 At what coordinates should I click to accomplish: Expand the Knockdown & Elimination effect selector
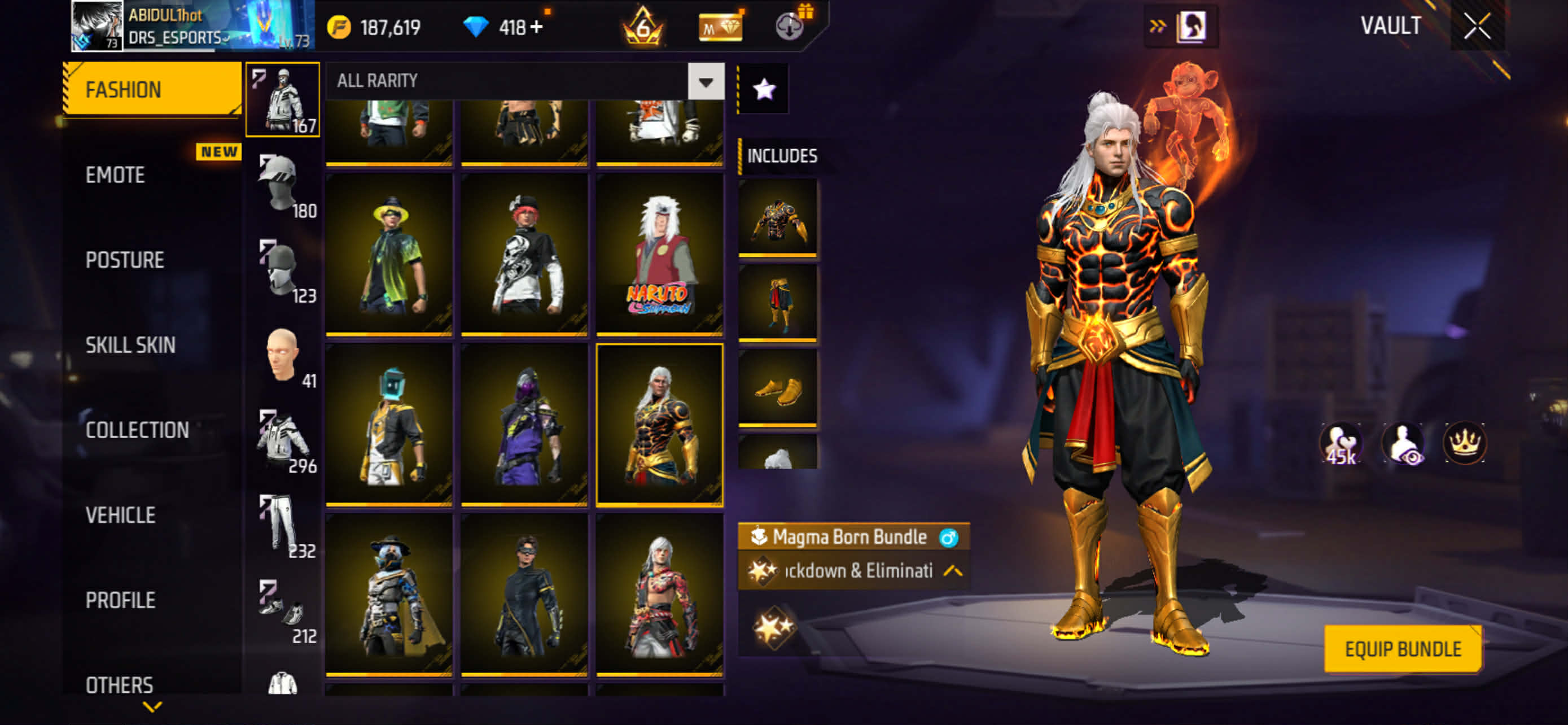953,571
